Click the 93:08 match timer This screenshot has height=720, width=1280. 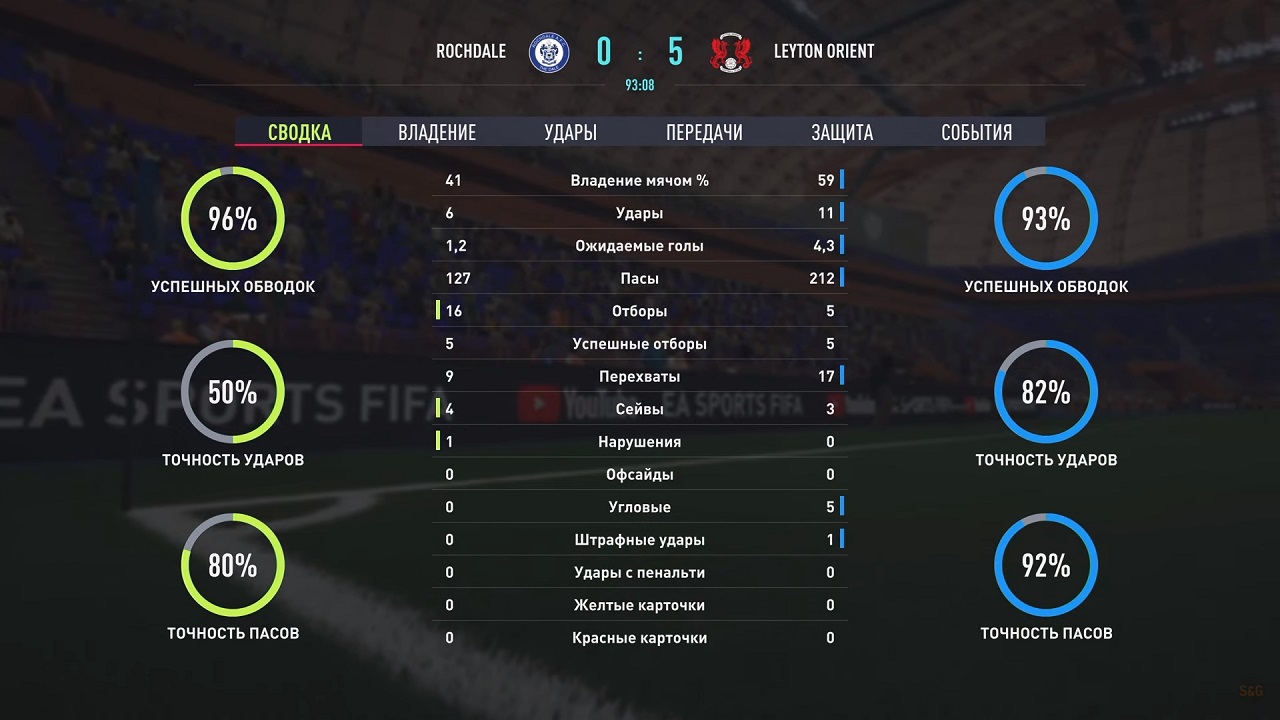point(640,85)
